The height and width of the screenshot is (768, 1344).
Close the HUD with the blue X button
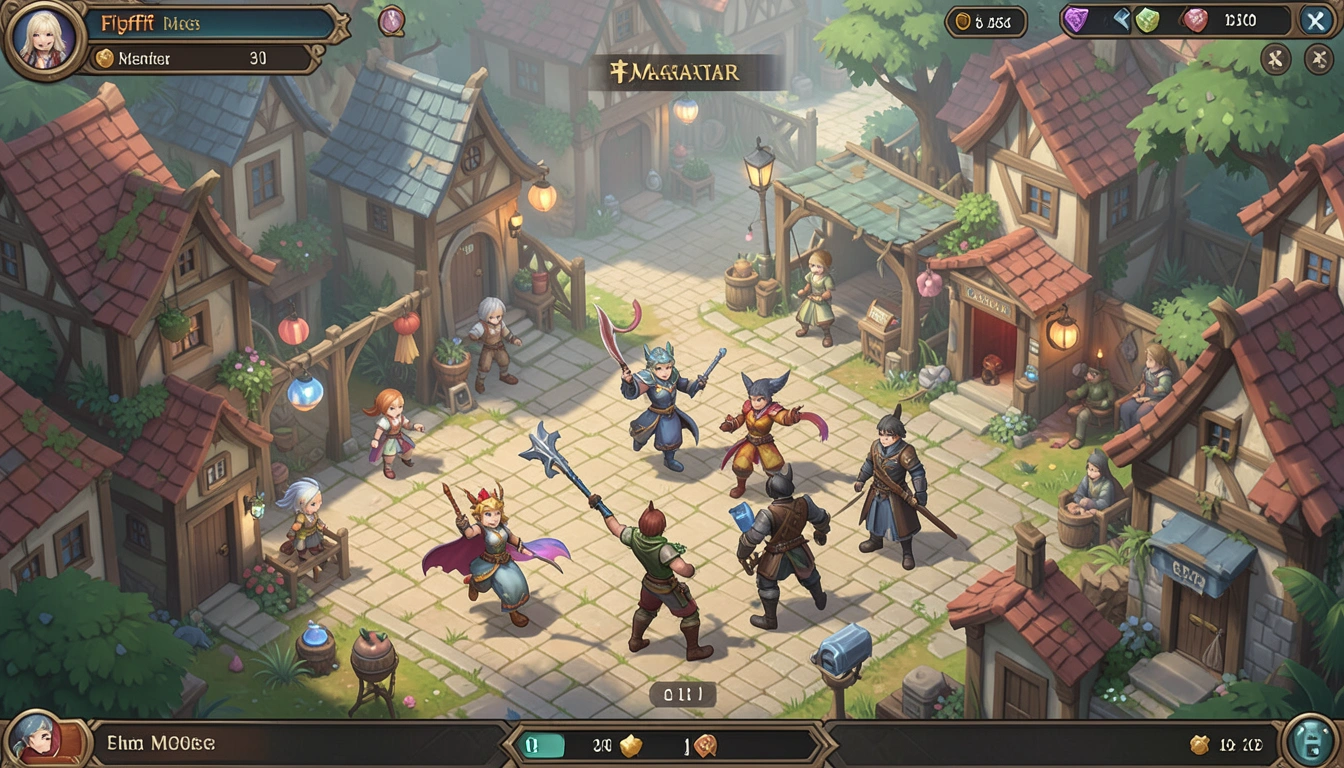pyautogui.click(x=1314, y=20)
